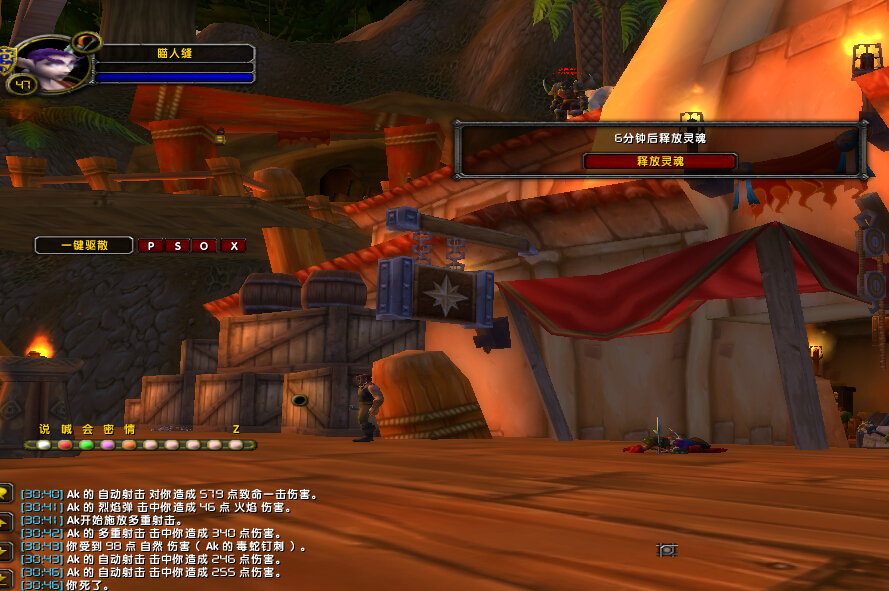Activate the red O button
889x591 pixels.
(205, 245)
